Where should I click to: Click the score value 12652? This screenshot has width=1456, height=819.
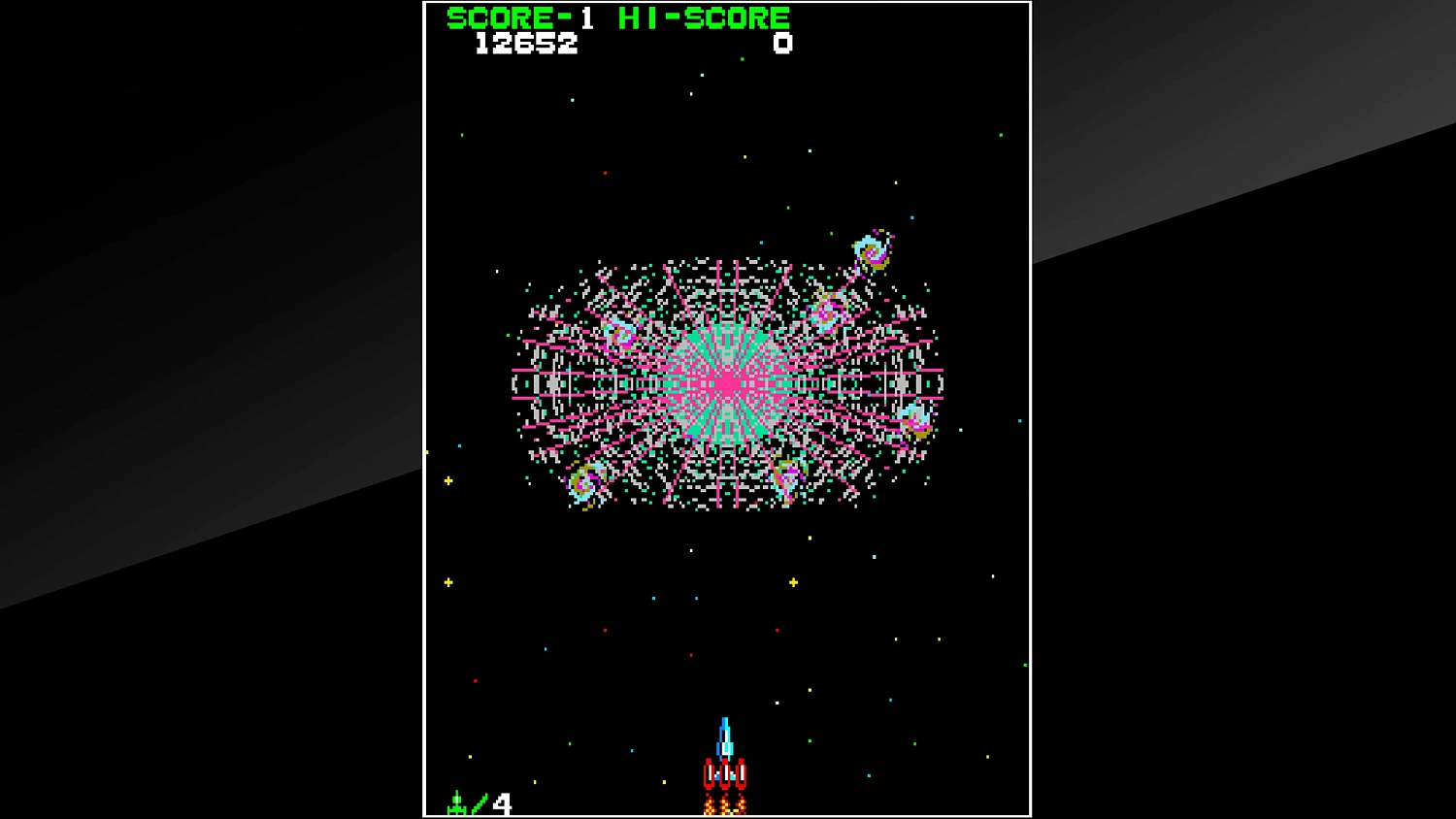(x=525, y=43)
